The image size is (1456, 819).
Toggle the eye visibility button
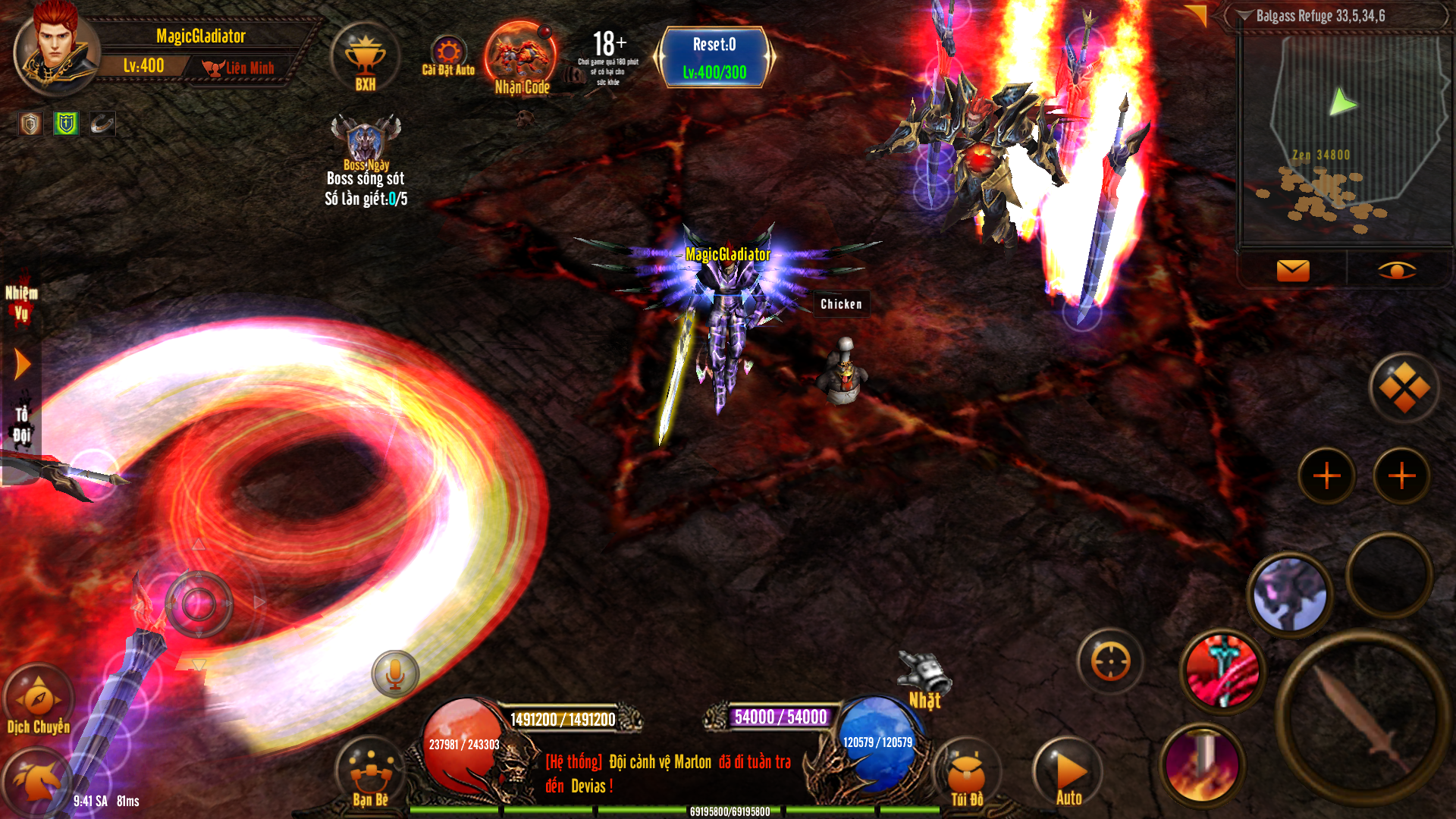point(1396,270)
